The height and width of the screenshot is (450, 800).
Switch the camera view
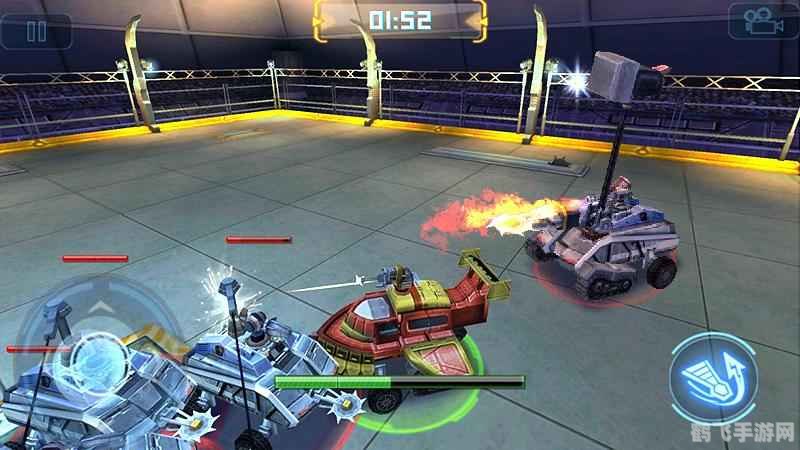[762, 22]
